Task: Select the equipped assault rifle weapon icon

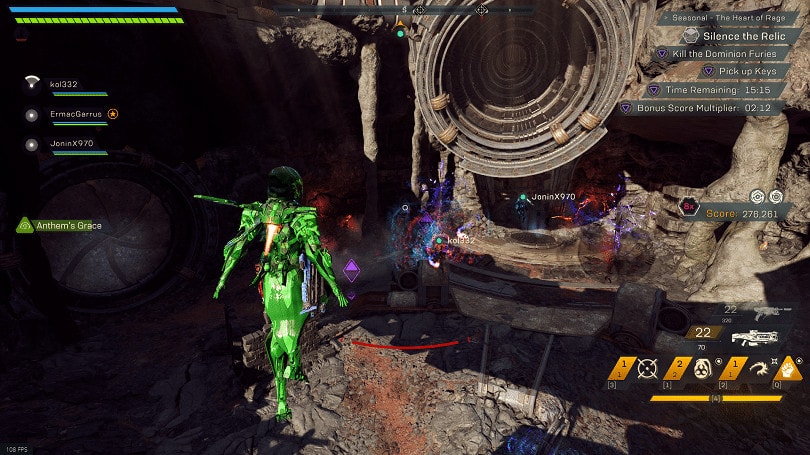Action: 754,338
